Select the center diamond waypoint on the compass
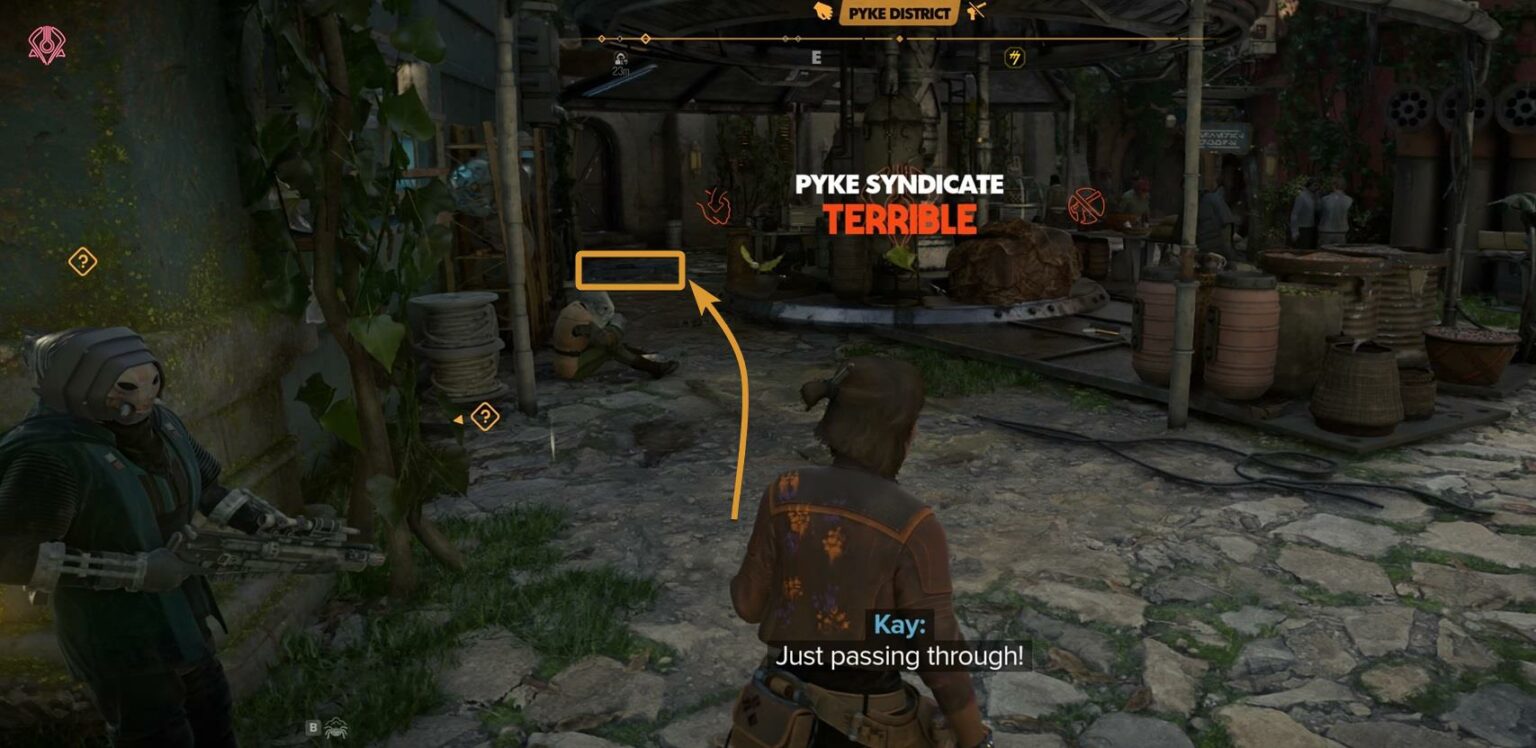Image resolution: width=1536 pixels, height=748 pixels. click(x=899, y=38)
